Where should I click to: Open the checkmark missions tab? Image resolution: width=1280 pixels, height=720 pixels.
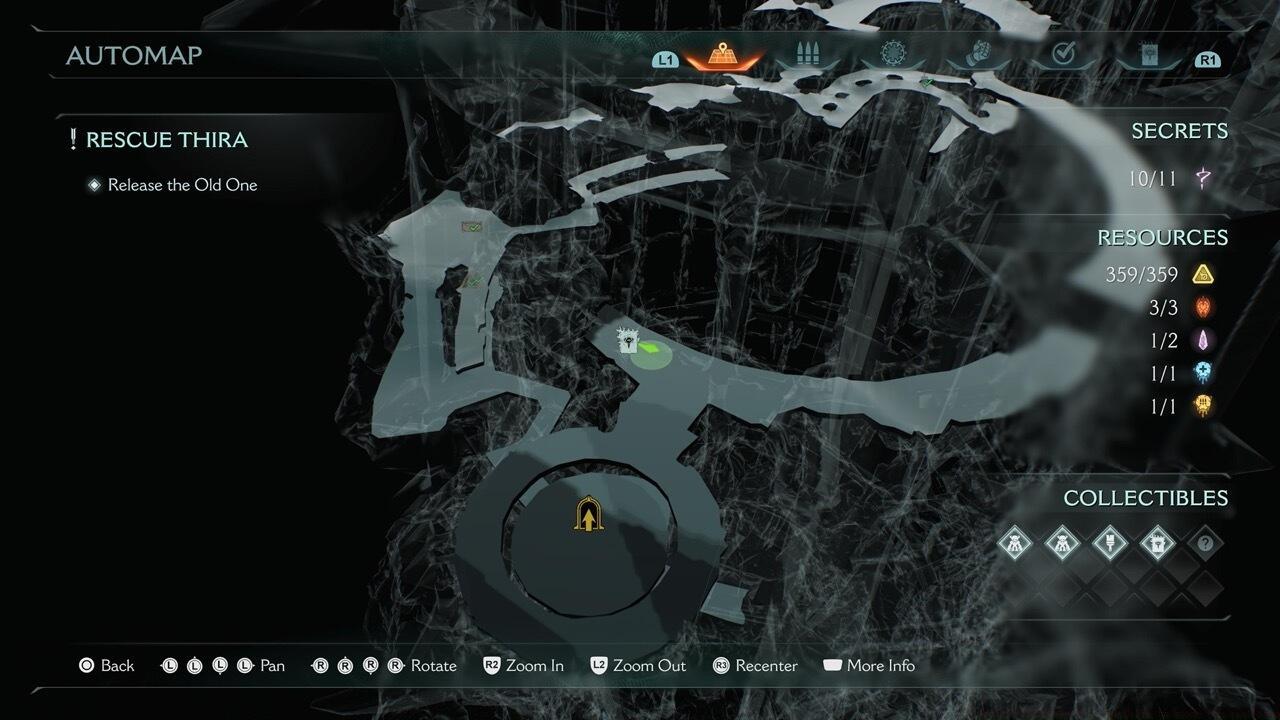pyautogui.click(x=1063, y=55)
